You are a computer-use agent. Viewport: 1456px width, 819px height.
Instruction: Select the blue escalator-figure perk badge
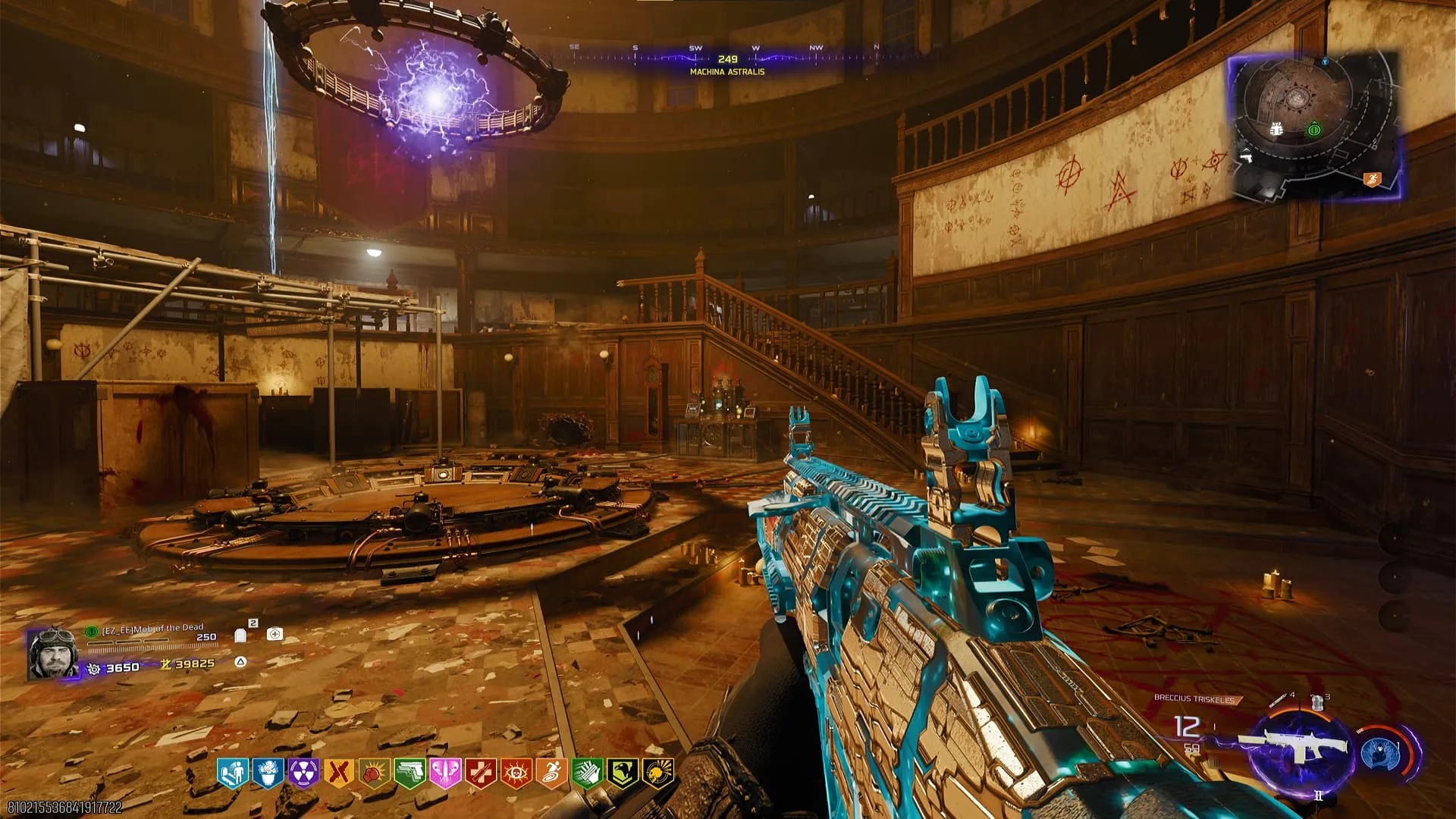(x=232, y=773)
